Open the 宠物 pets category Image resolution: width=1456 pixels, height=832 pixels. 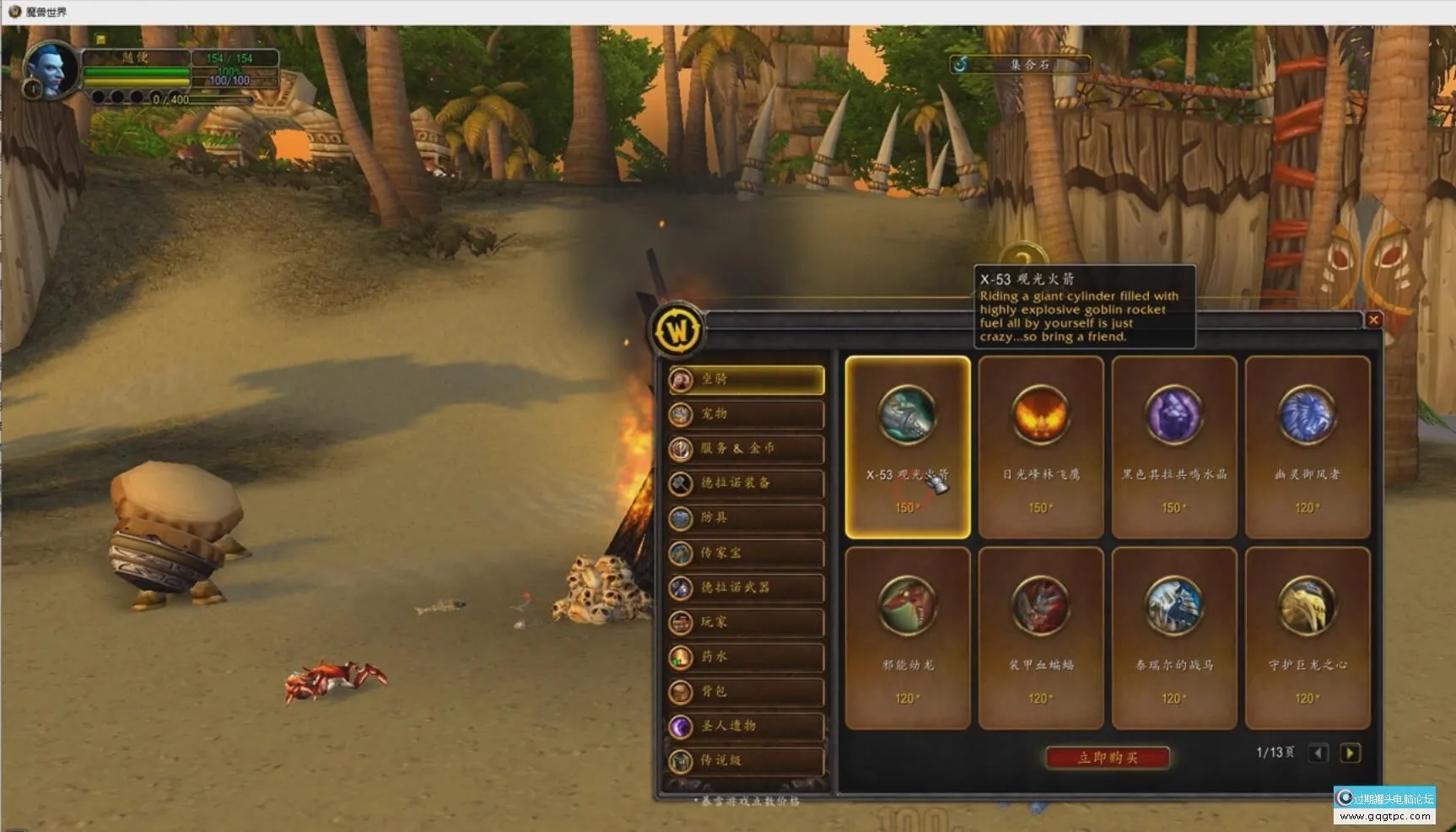coord(746,414)
